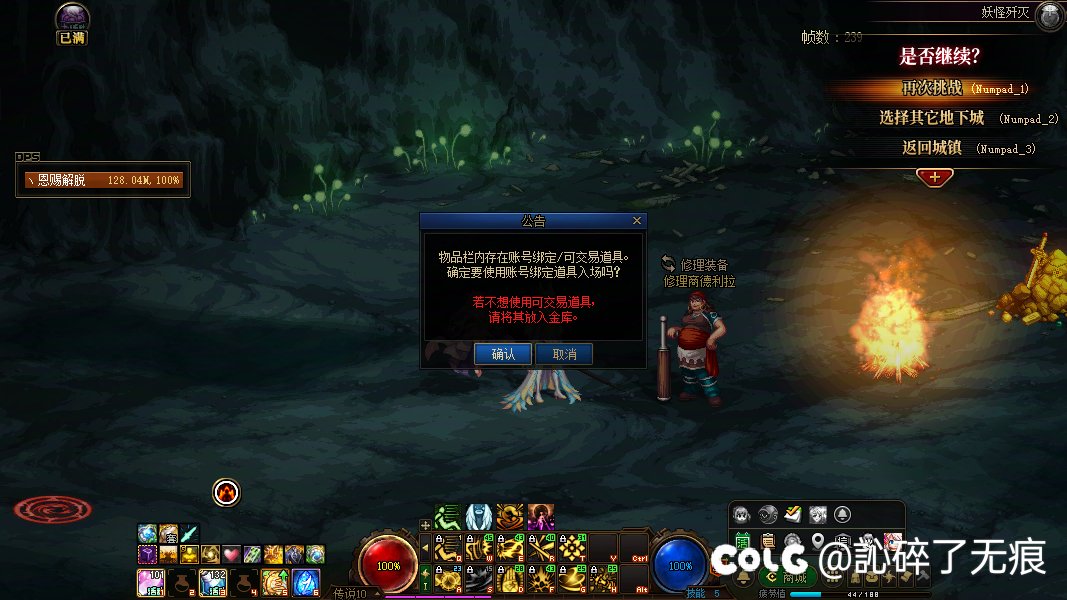
Task: Click the 妖怪歼灭 round emblem icon
Action: point(1049,15)
